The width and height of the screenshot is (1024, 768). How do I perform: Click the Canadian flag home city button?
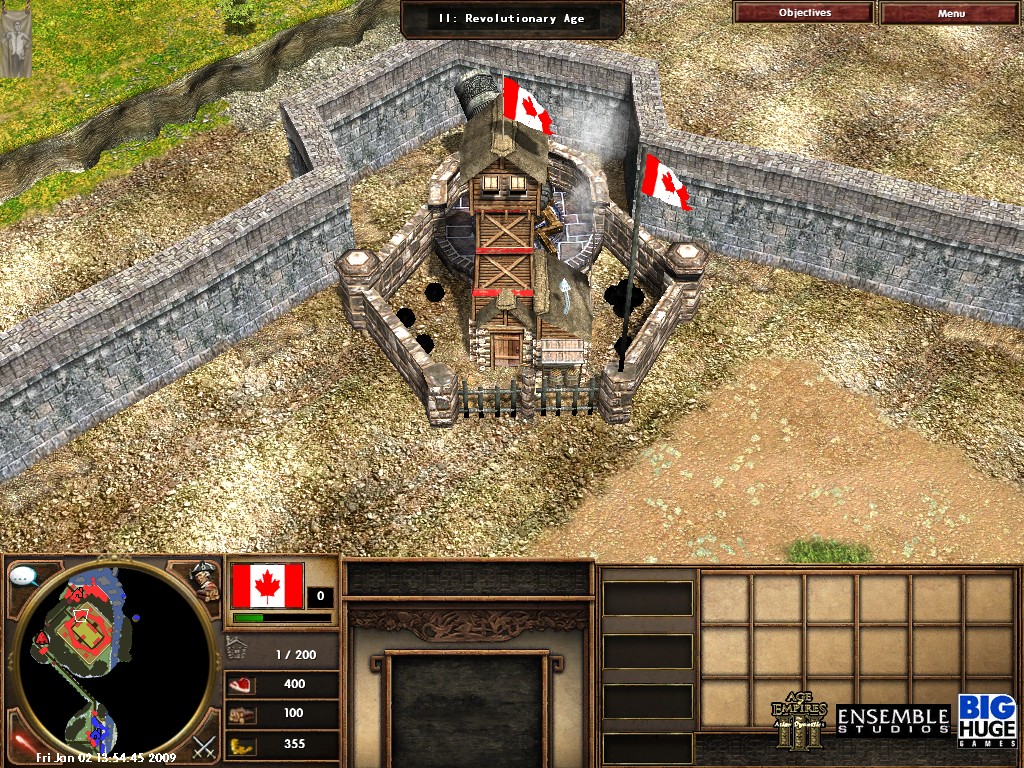pyautogui.click(x=267, y=586)
